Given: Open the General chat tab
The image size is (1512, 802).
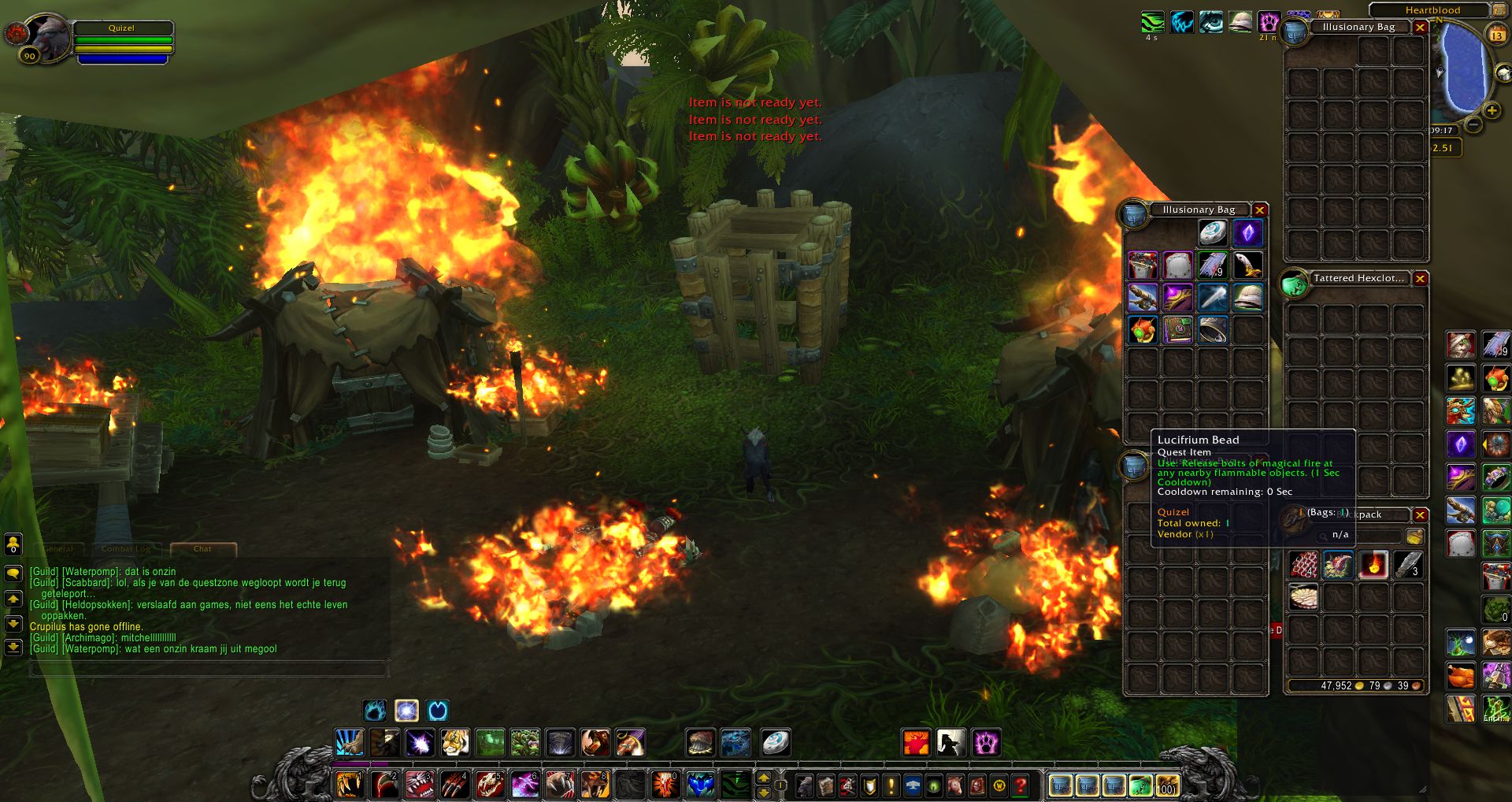Looking at the screenshot, I should [59, 549].
